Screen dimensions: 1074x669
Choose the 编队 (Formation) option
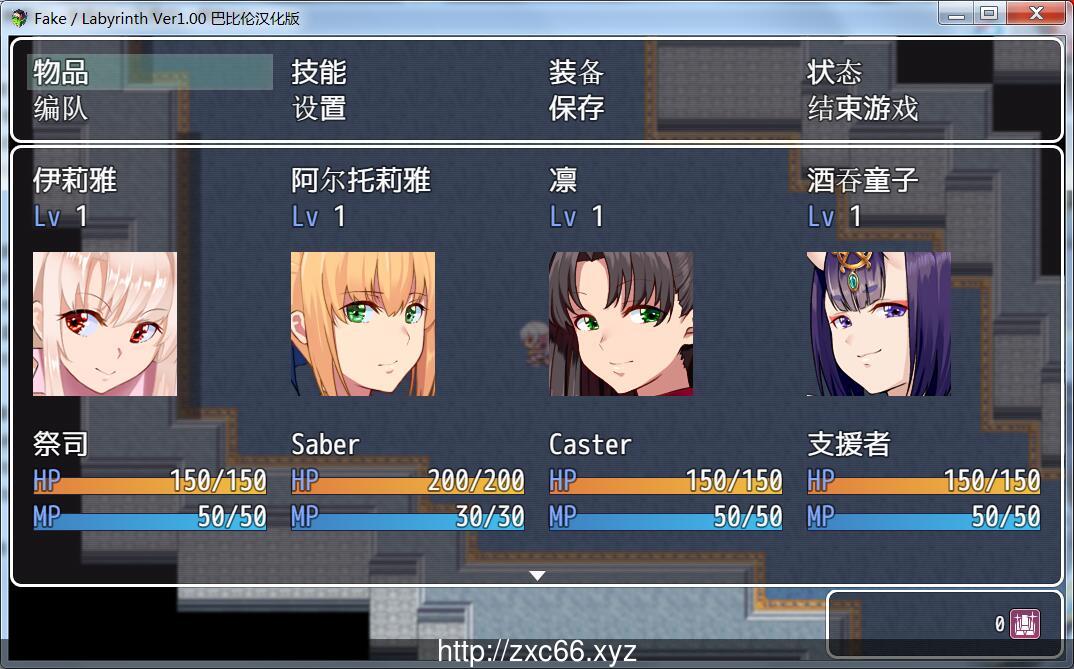[62, 108]
